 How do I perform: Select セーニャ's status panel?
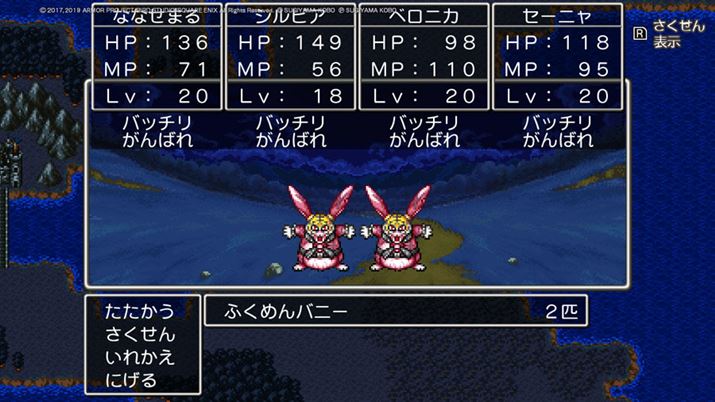pyautogui.click(x=558, y=58)
